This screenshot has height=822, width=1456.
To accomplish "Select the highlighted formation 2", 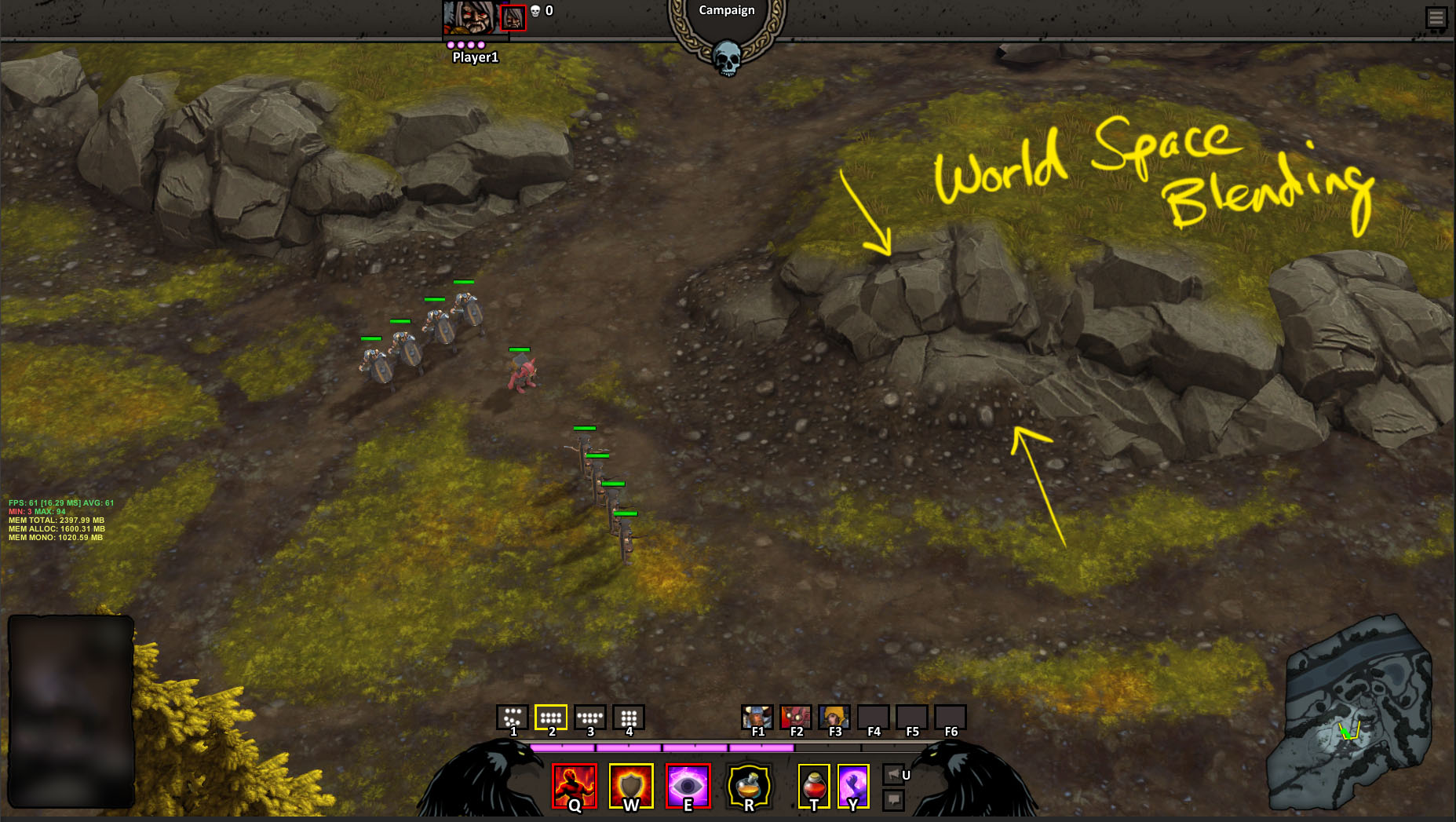I will [551, 718].
